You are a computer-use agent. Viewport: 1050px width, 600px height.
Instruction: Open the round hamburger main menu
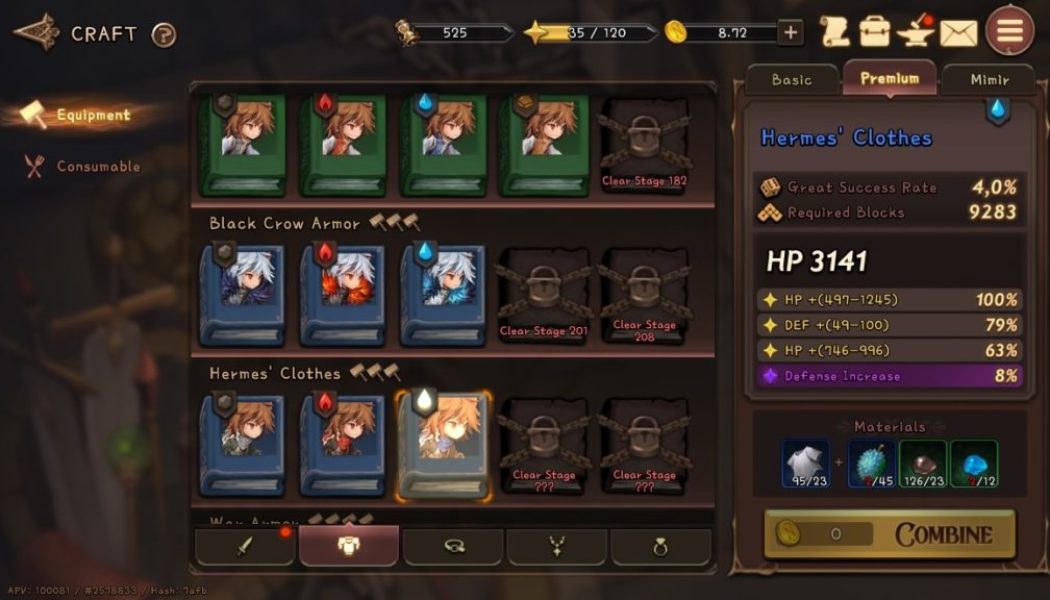(x=1010, y=32)
